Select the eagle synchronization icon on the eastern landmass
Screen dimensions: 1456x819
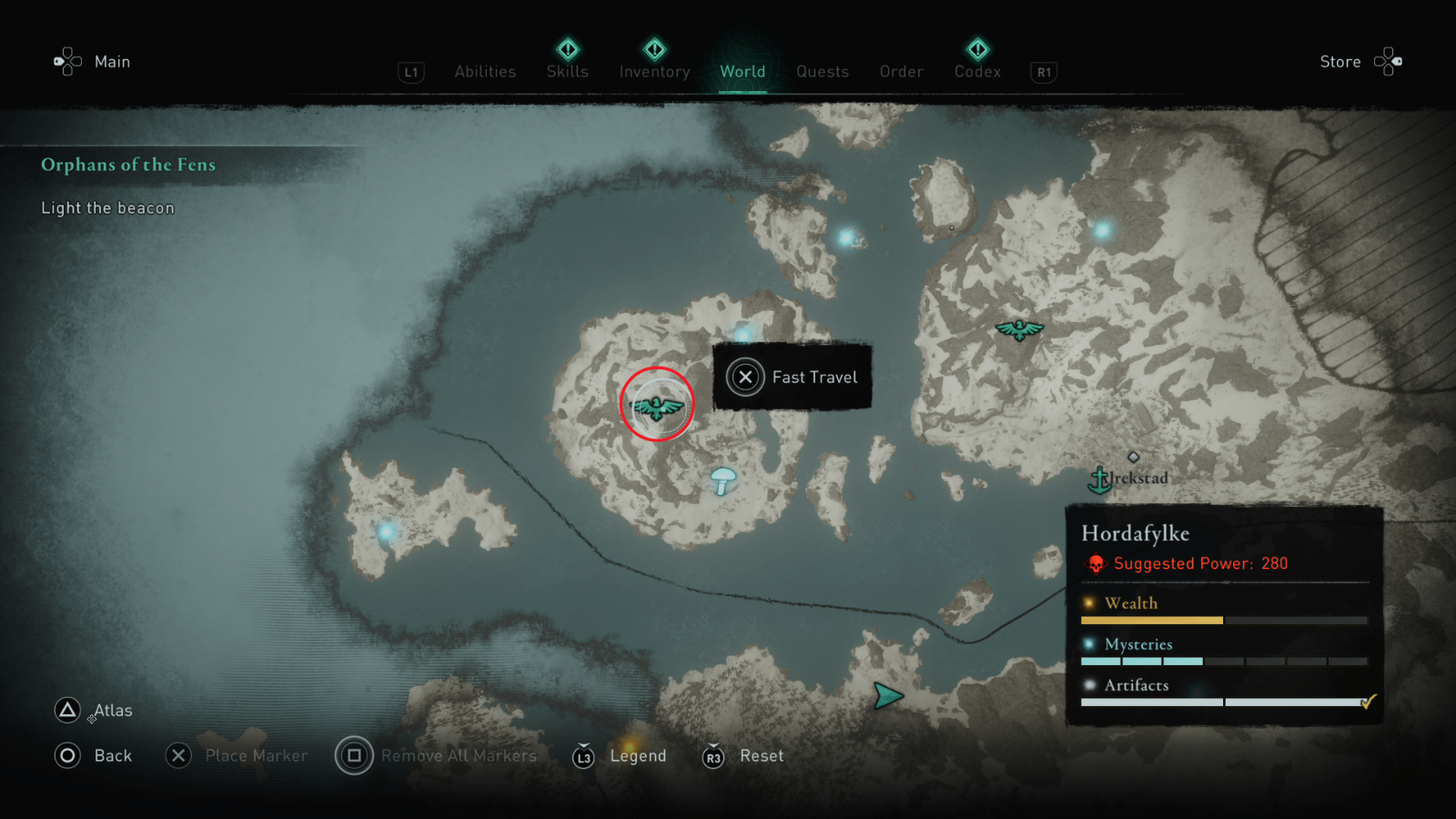point(1021,329)
